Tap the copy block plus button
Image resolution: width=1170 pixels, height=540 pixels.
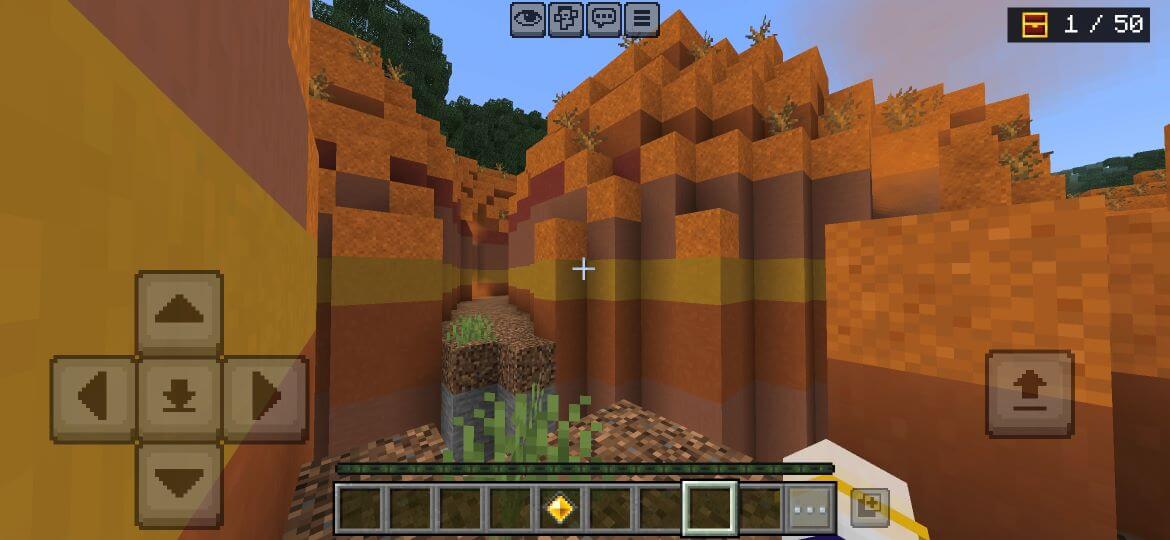coord(868,507)
